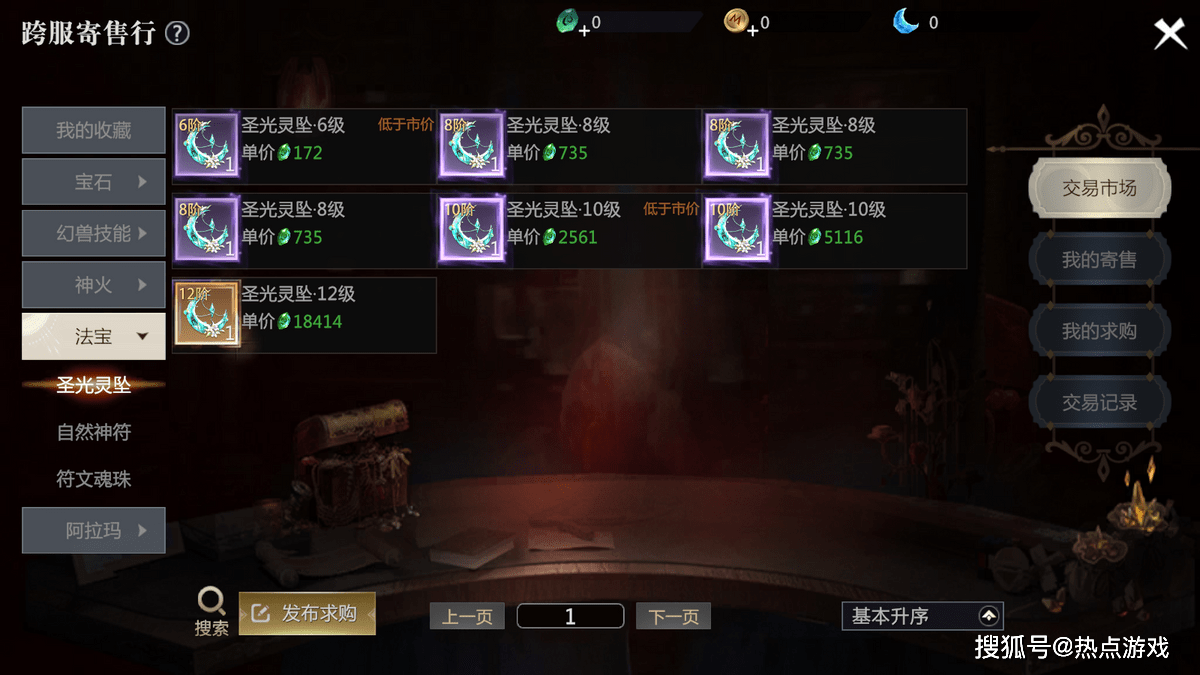Select 符文魂珠 subcategory
Screen dimensions: 1200x675
coord(94,480)
